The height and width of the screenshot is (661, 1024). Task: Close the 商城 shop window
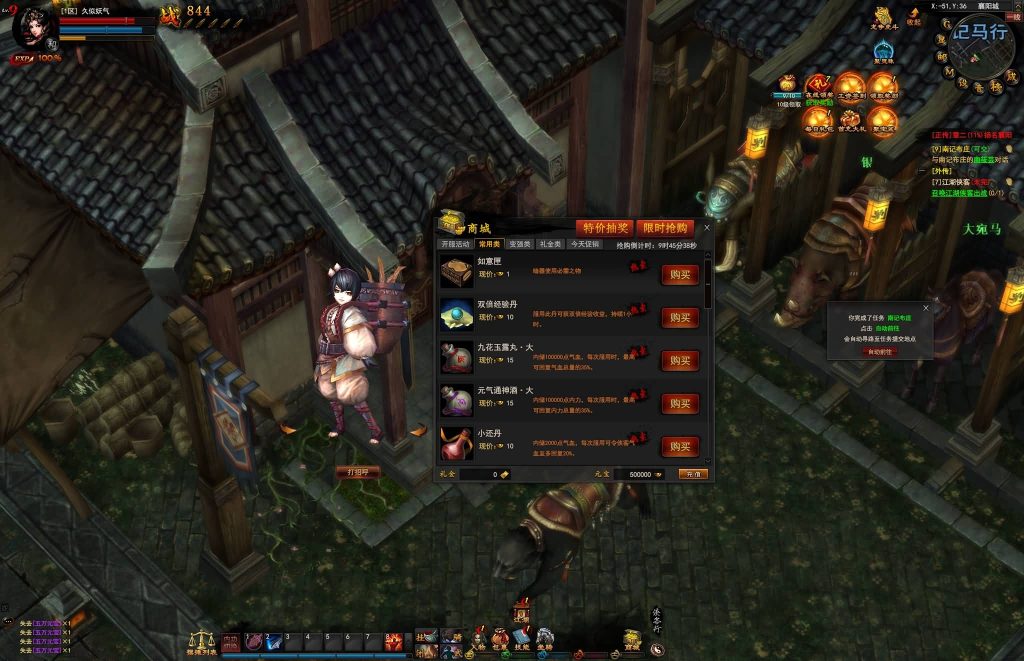click(x=707, y=228)
